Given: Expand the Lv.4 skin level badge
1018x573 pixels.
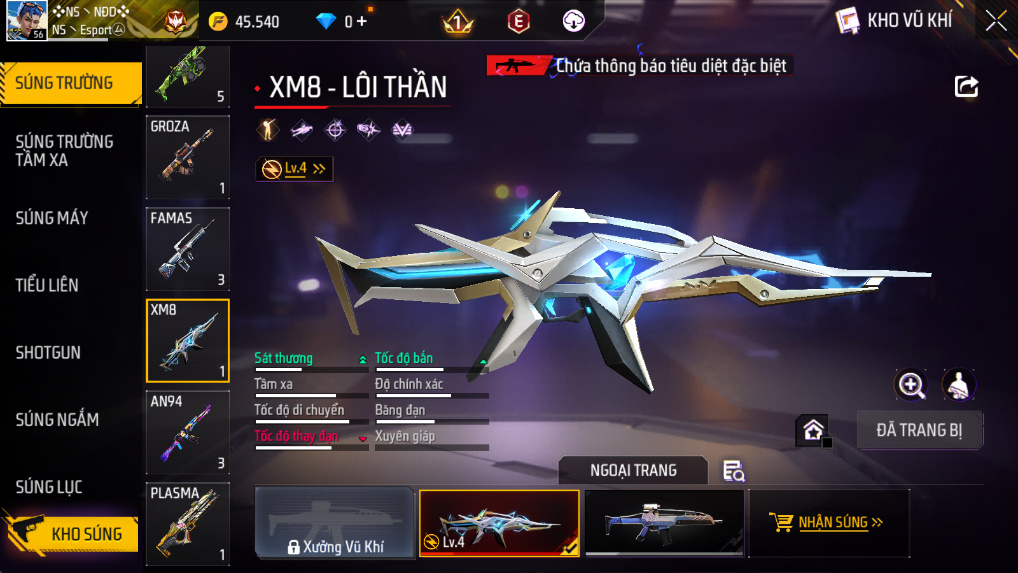Looking at the screenshot, I should coord(294,169).
